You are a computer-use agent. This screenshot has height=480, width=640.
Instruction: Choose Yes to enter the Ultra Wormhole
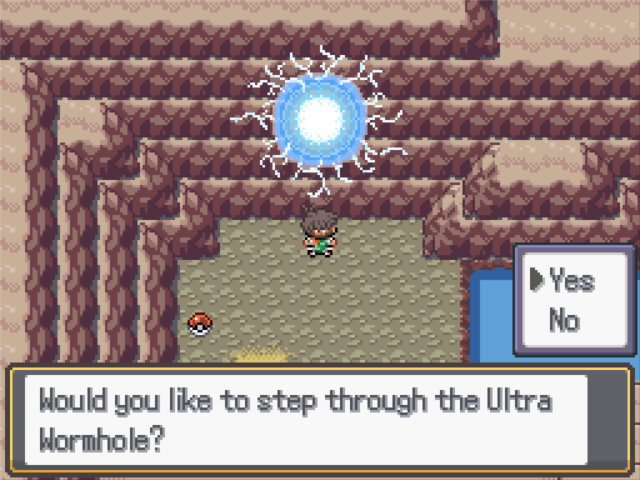pos(571,282)
